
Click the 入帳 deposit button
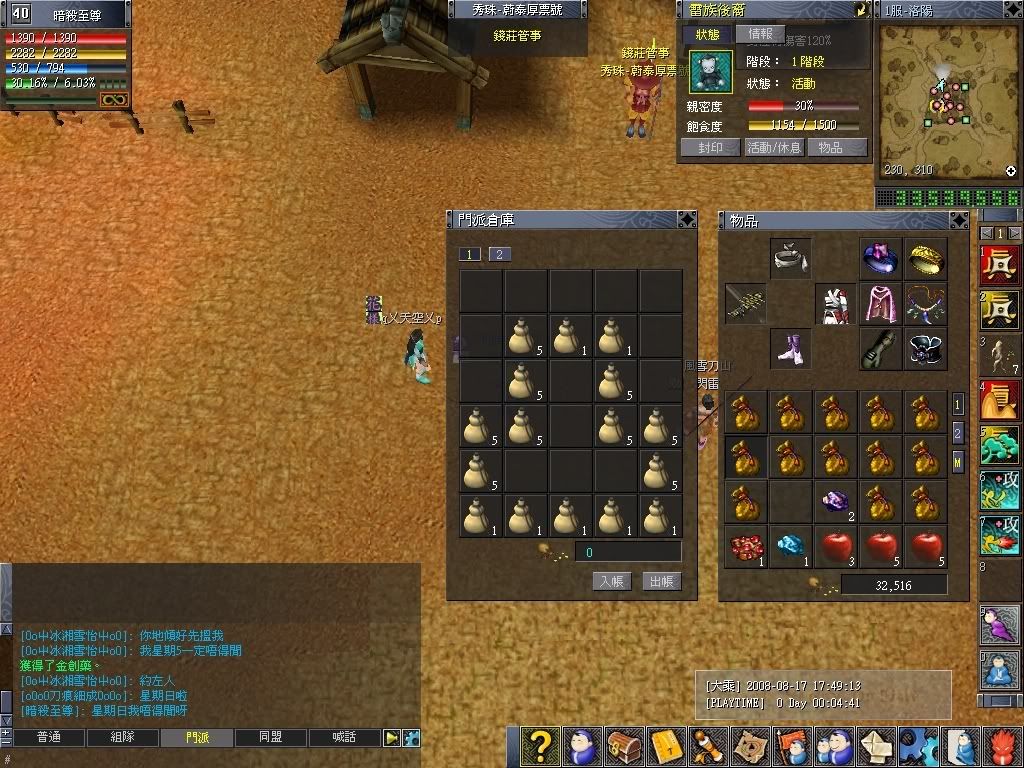(x=612, y=581)
